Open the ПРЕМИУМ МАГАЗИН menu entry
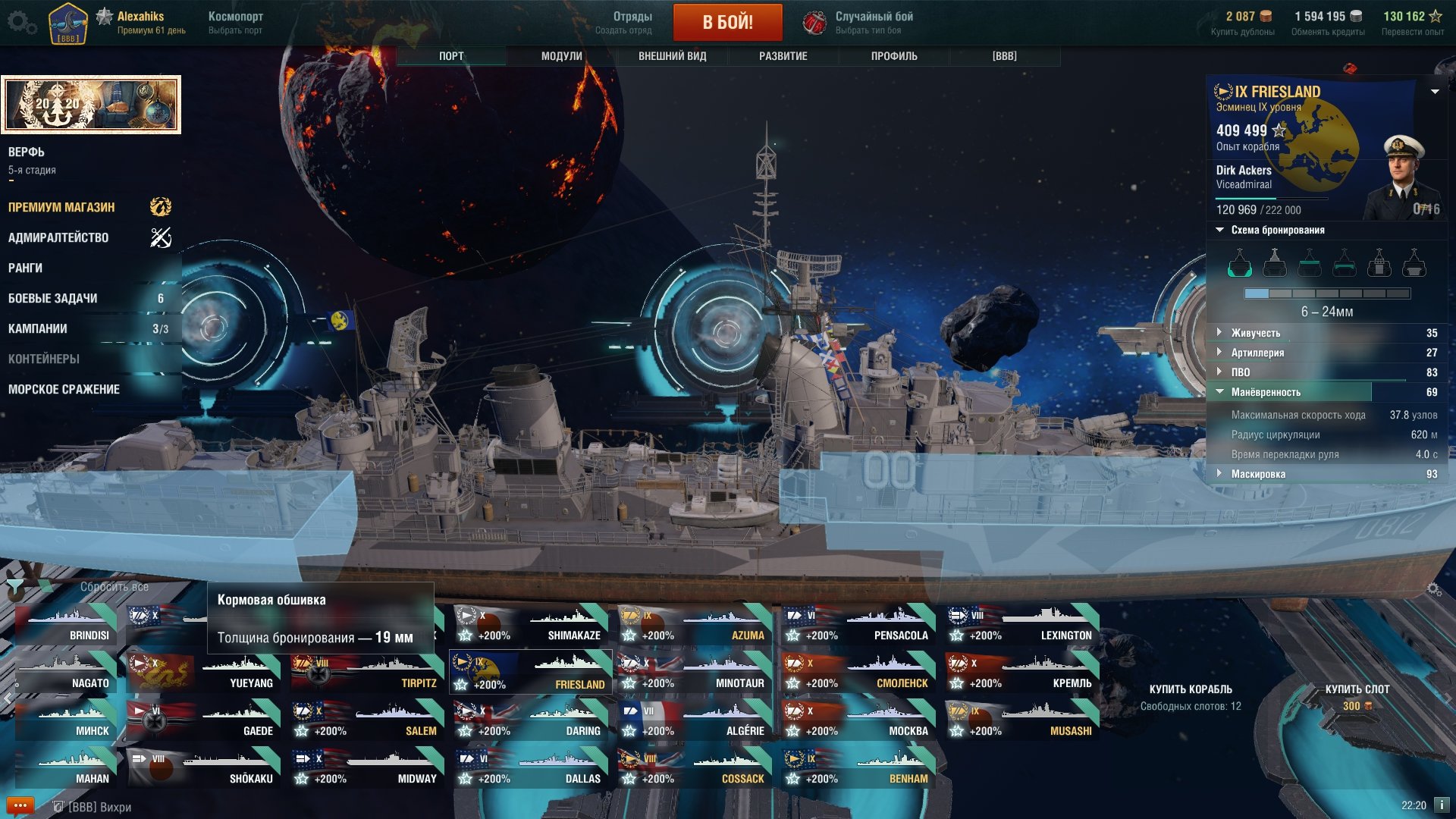The width and height of the screenshot is (1456, 819). click(61, 207)
